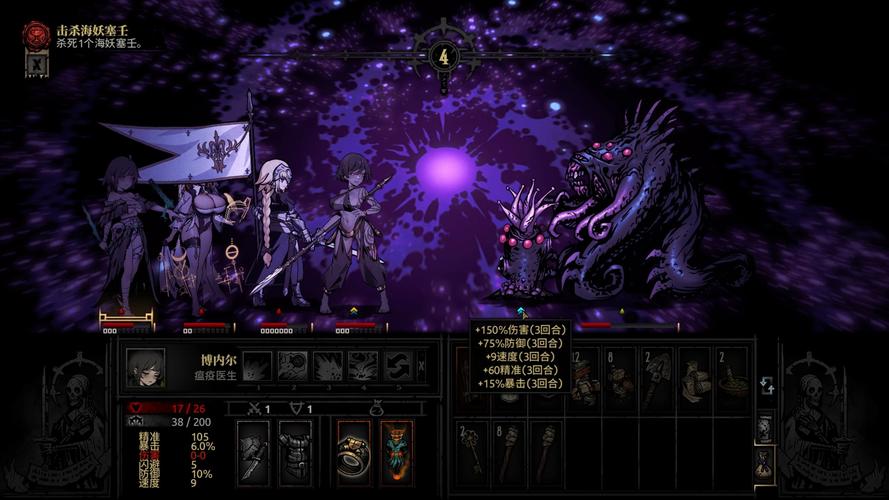This screenshot has height=500, width=889.
Task: Choose the pass turn X button
Action: tap(421, 366)
